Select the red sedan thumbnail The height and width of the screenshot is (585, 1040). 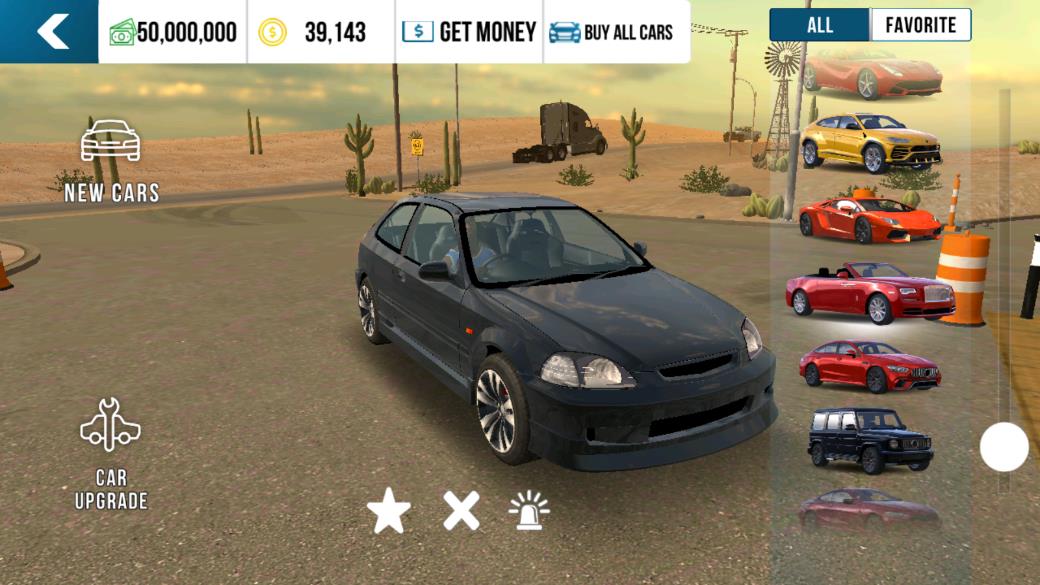point(869,366)
